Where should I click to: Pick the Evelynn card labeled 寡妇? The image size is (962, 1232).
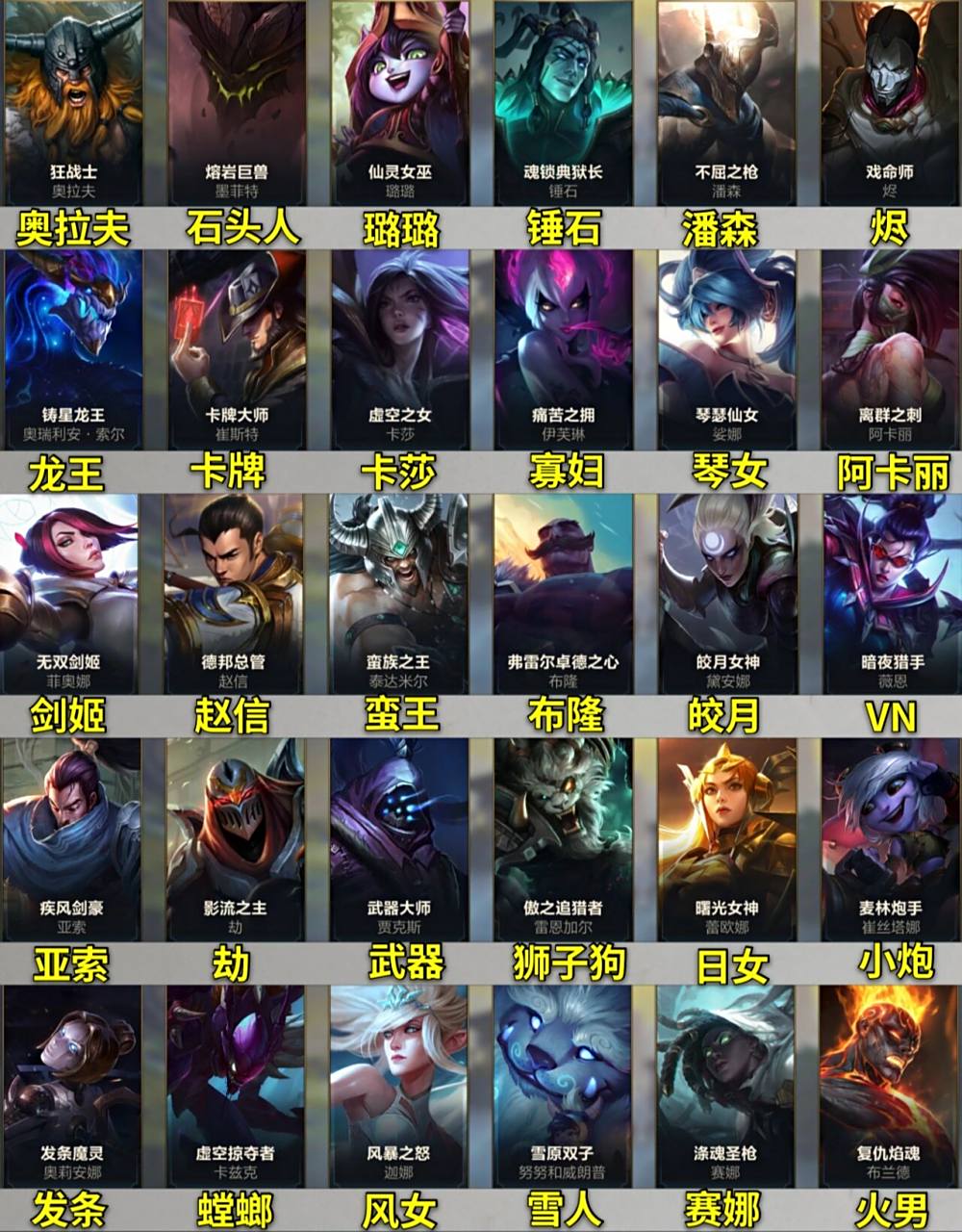coord(563,348)
